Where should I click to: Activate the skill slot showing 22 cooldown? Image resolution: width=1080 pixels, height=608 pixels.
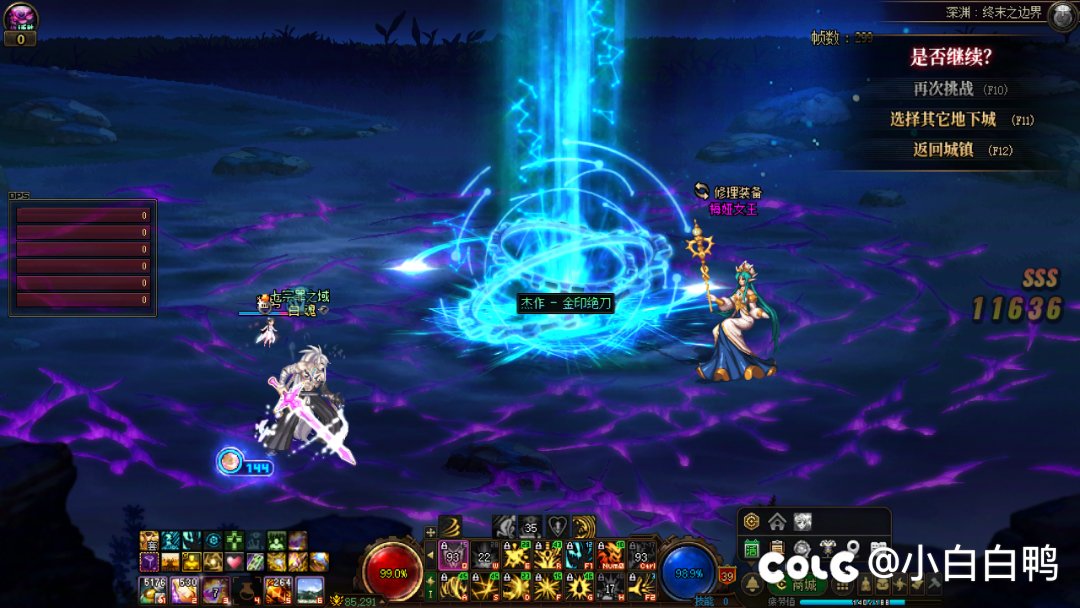click(485, 554)
